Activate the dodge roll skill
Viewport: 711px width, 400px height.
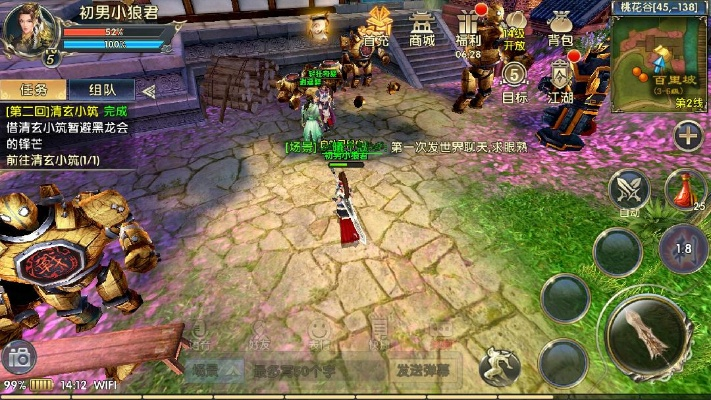[497, 366]
